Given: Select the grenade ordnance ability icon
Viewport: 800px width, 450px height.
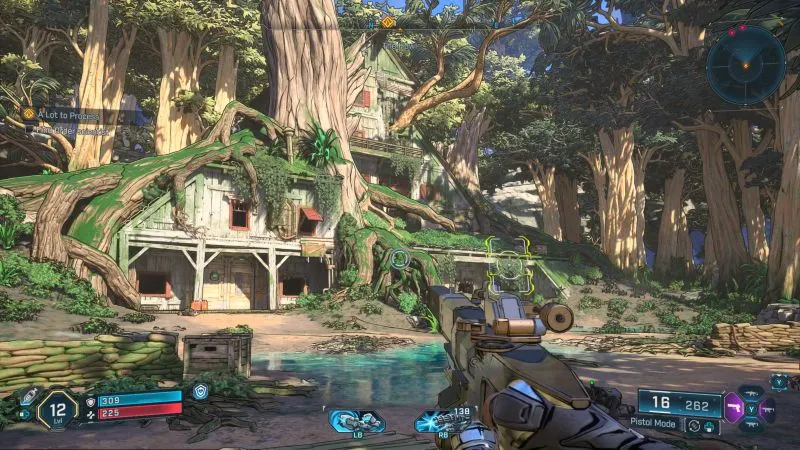Looking at the screenshot, I should click(x=357, y=422).
